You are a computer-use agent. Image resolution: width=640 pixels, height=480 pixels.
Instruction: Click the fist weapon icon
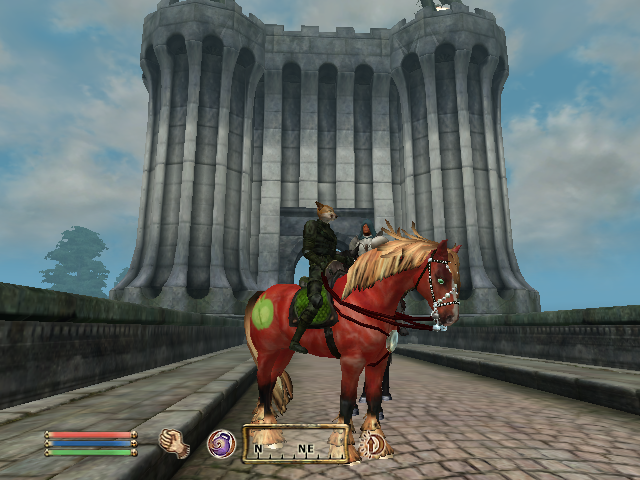point(175,443)
